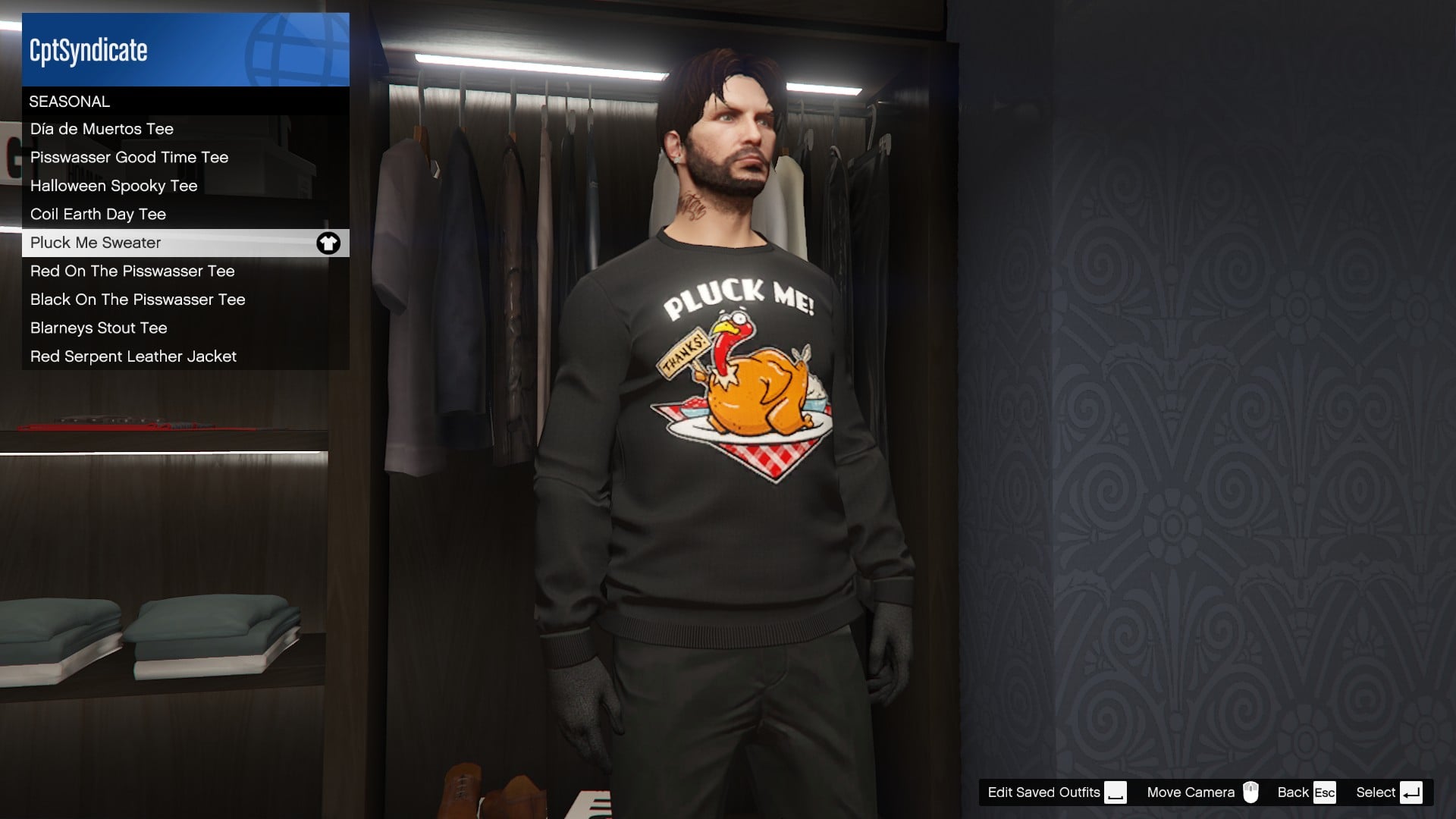Viewport: 1456px width, 819px height.
Task: Click the Select prompt in the bottom bar
Action: click(1374, 792)
